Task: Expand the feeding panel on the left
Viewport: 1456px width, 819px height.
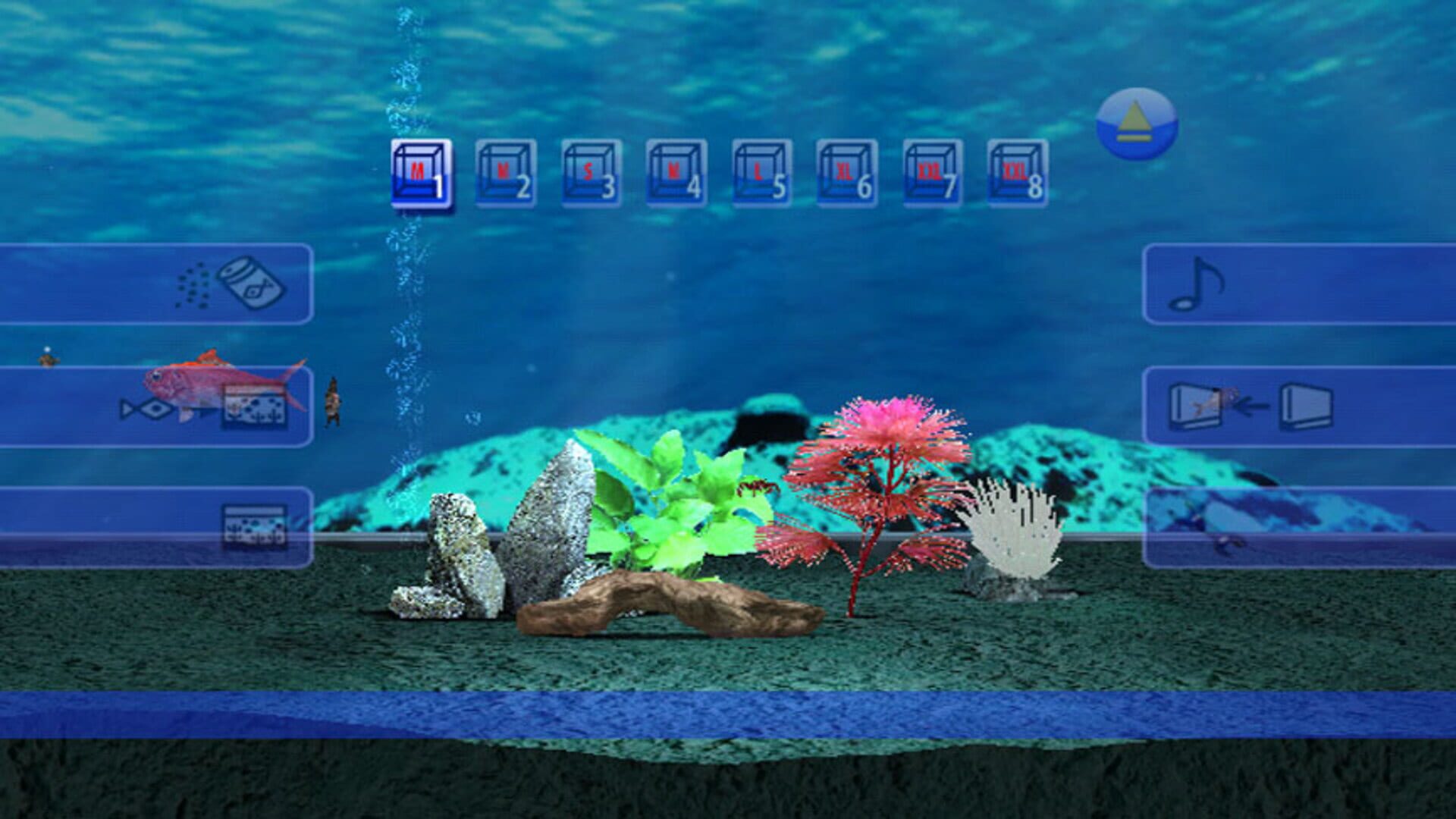Action: (x=114, y=284)
